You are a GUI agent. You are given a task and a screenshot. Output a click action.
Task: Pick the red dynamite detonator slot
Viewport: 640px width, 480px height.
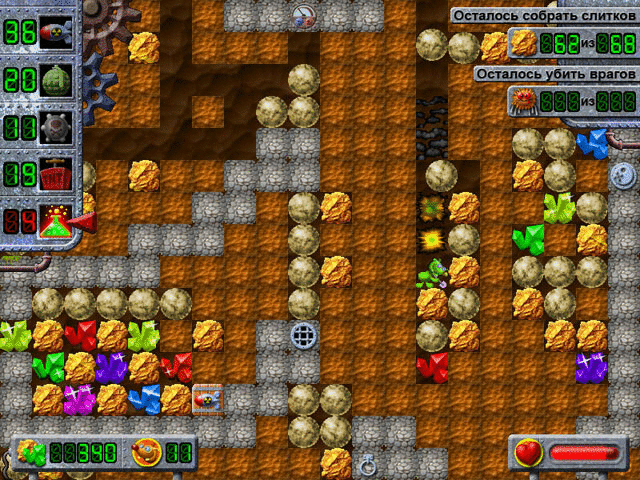57,176
